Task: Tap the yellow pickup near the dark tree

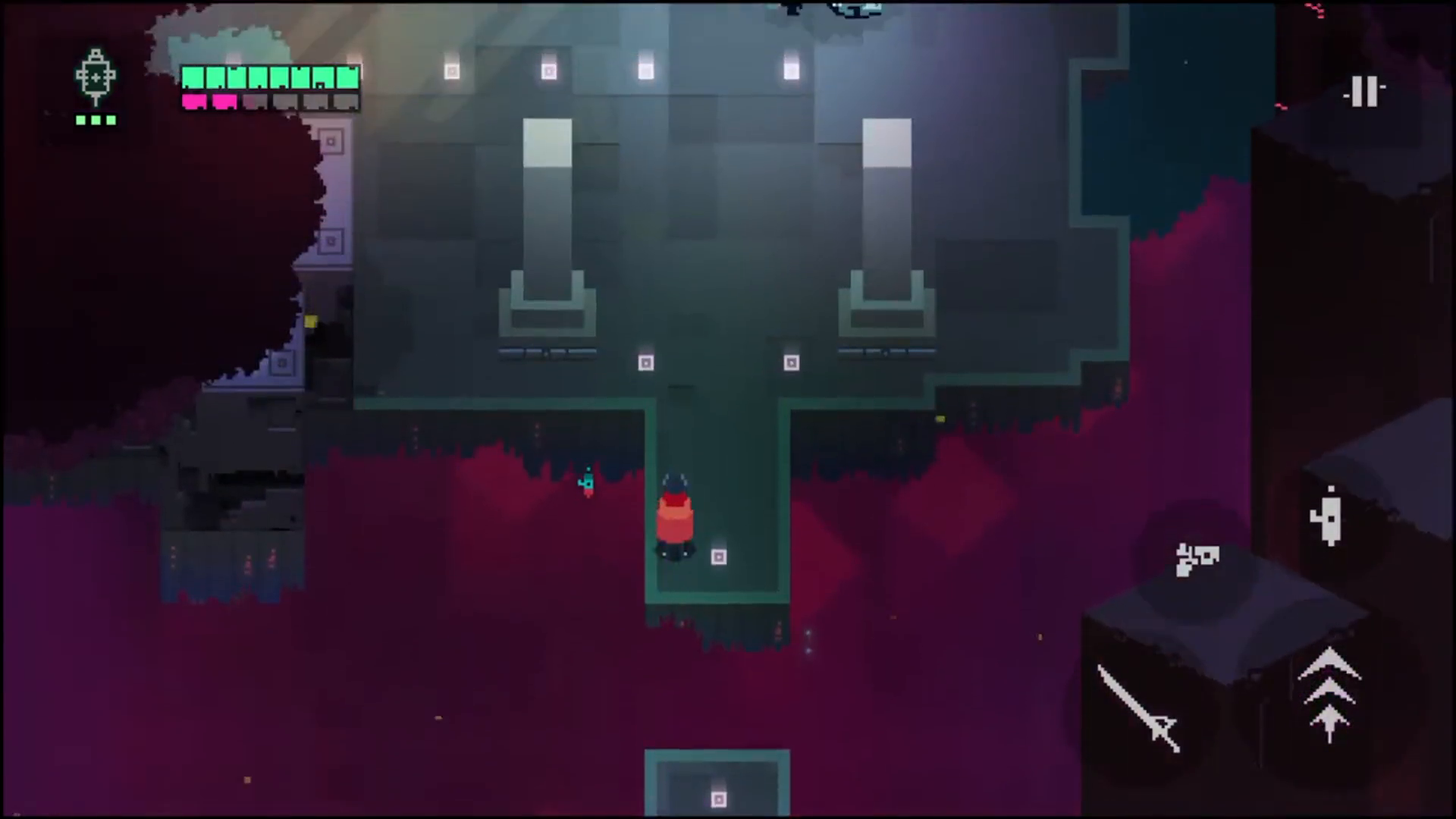Action: [311, 322]
